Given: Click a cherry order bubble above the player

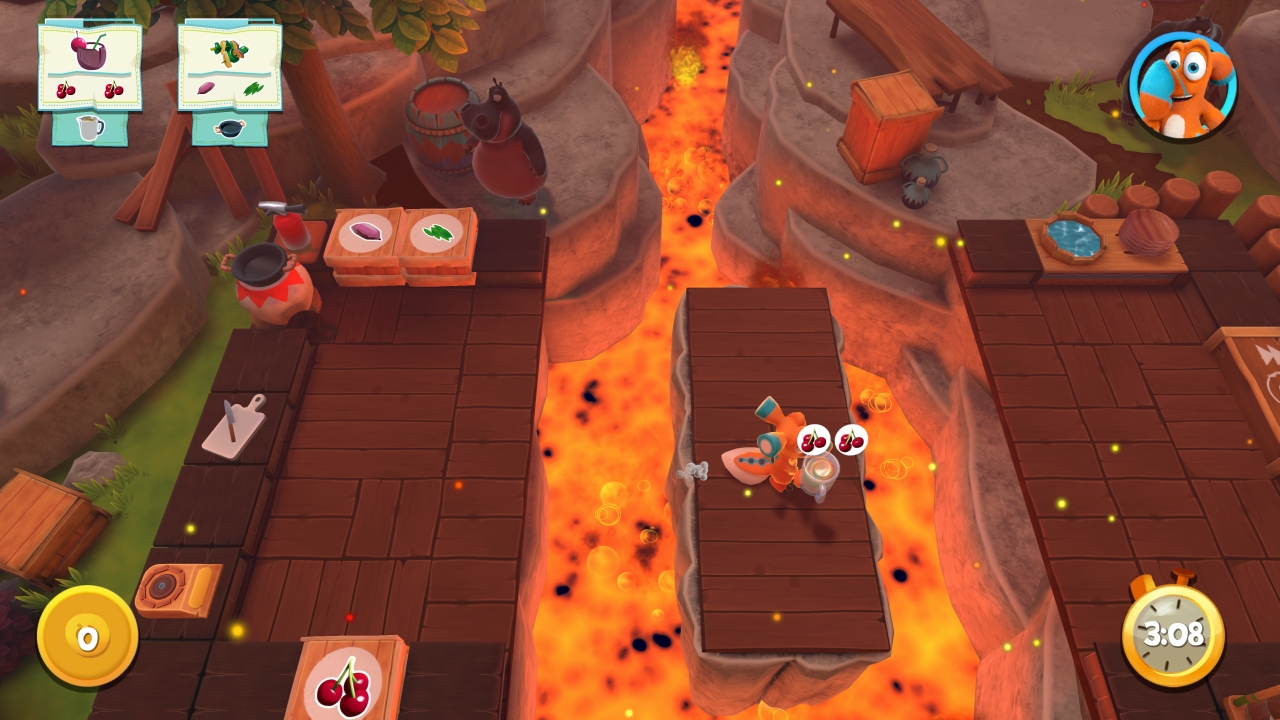Looking at the screenshot, I should (x=812, y=438).
